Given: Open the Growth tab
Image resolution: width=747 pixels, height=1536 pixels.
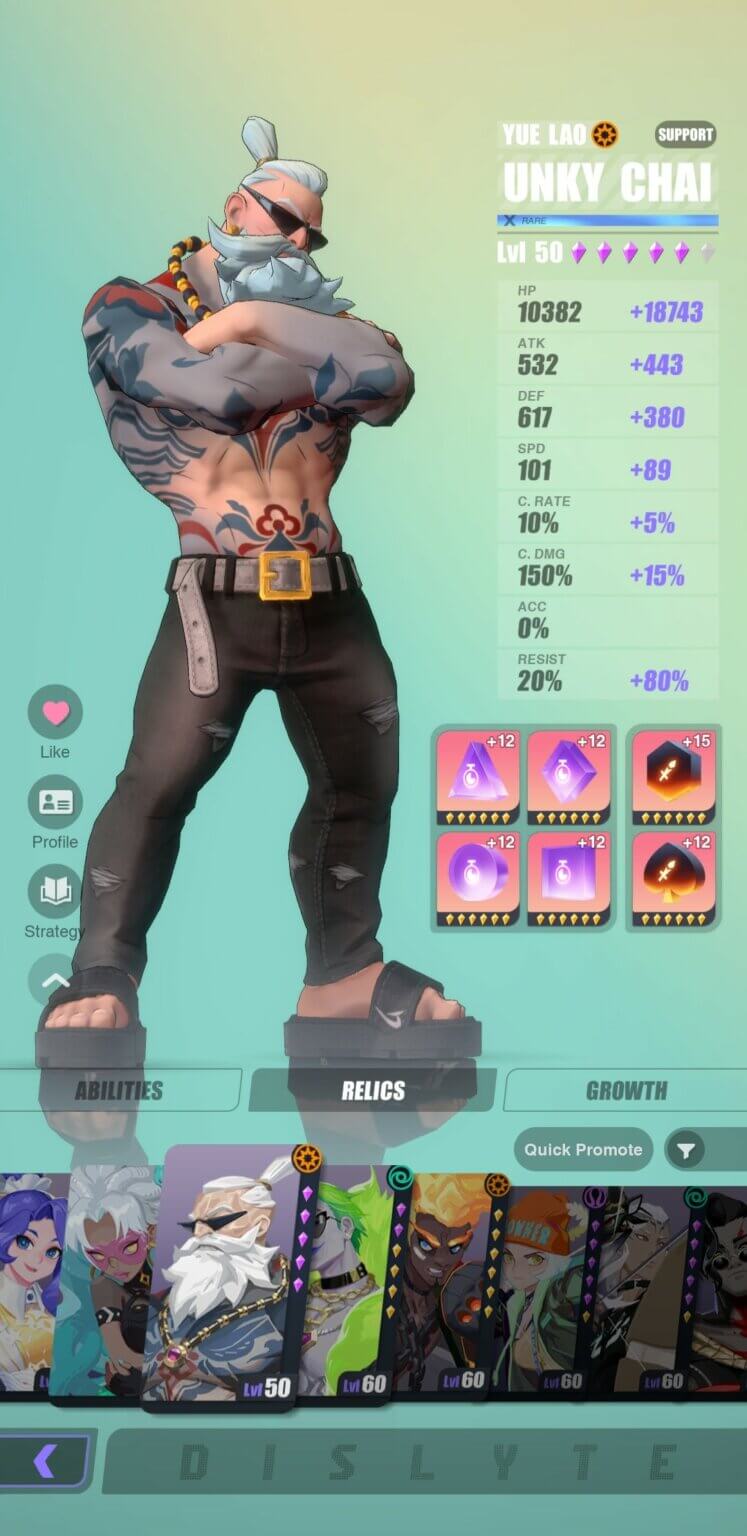Looking at the screenshot, I should pyautogui.click(x=626, y=1091).
